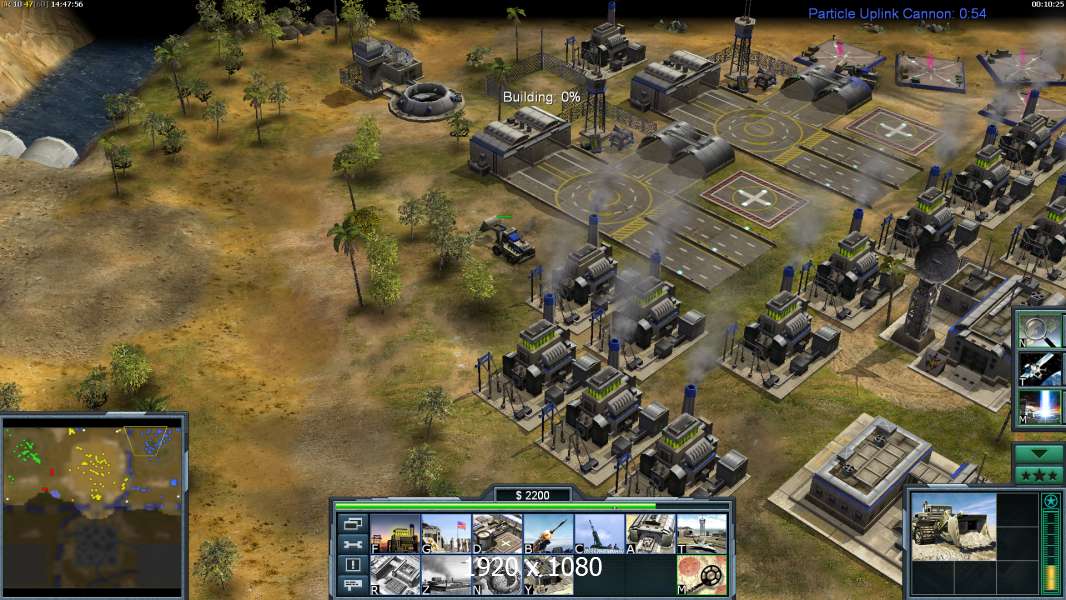Fire the Particle Cannon beam shortcut
1066x600 pixels.
[x=1041, y=406]
